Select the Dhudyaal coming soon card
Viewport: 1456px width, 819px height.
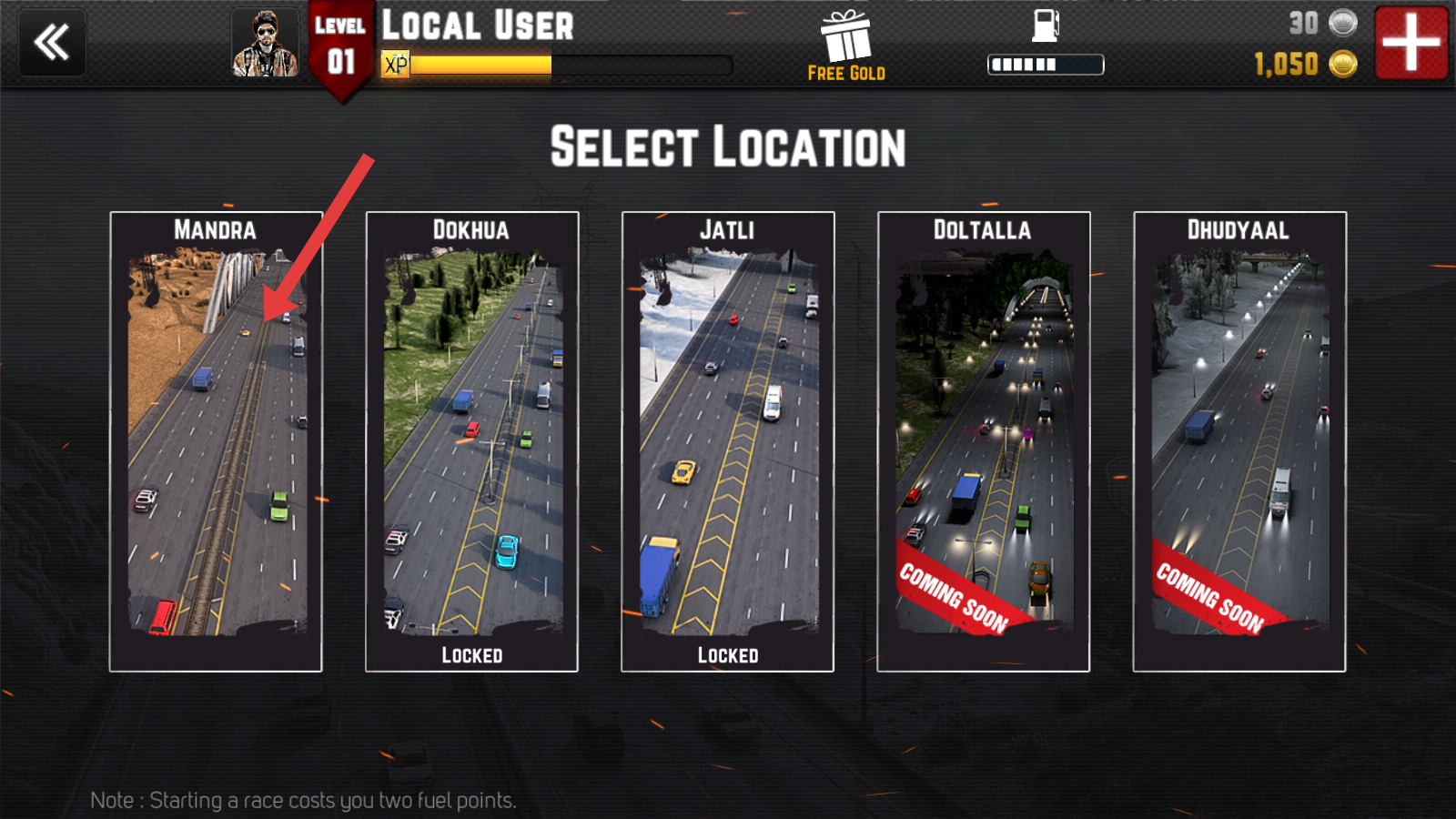[x=1239, y=442]
